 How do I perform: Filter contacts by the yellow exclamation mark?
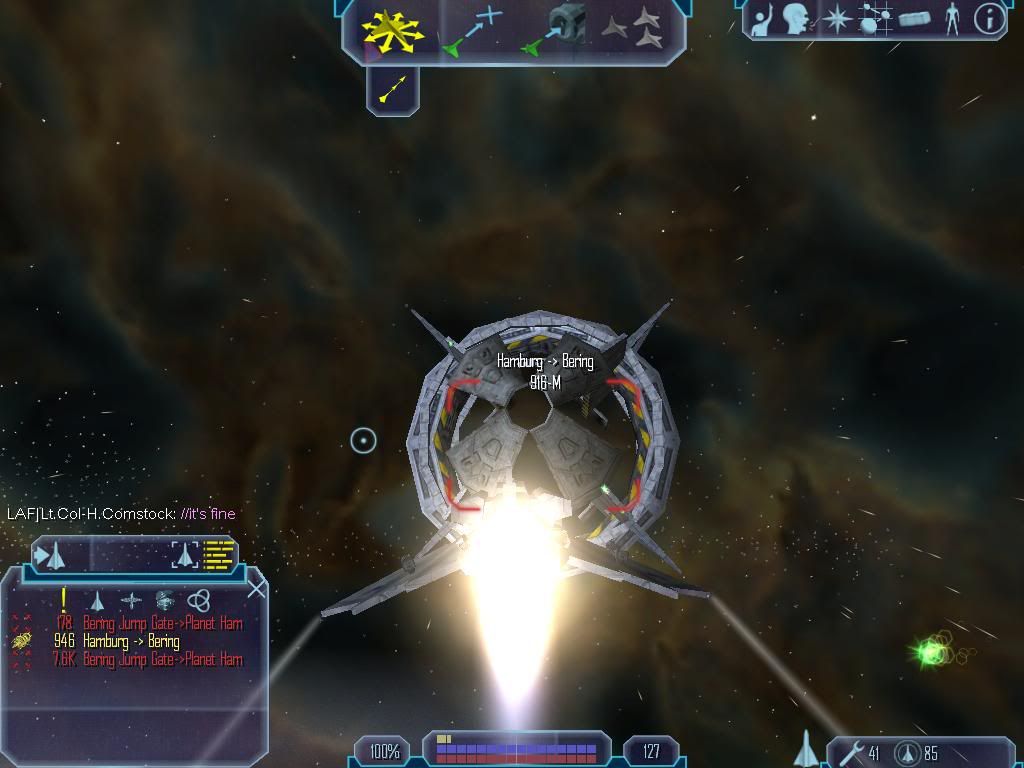(64, 599)
